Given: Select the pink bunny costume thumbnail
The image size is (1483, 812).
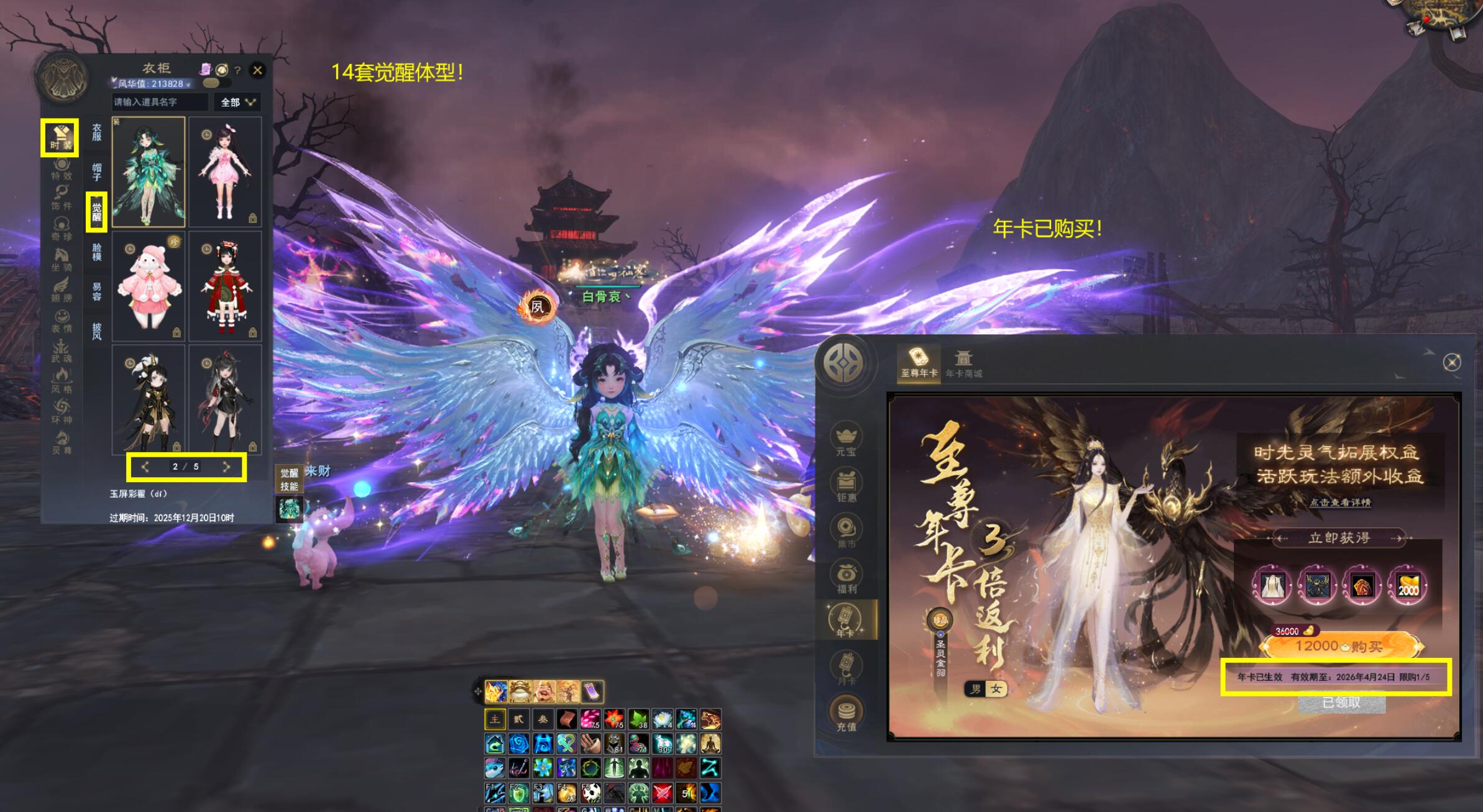Looking at the screenshot, I should tap(149, 286).
